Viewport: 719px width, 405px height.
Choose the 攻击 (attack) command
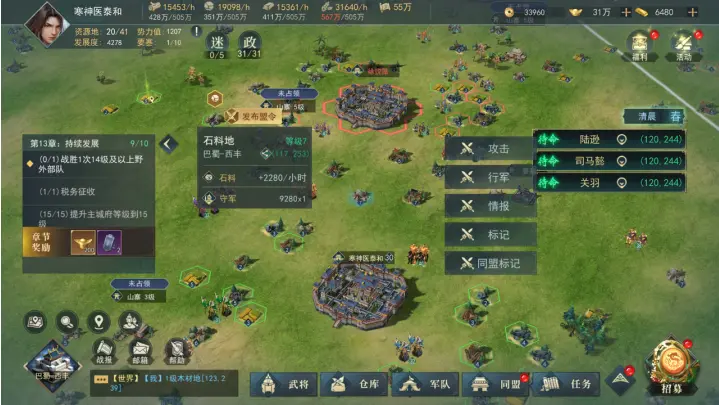click(490, 149)
